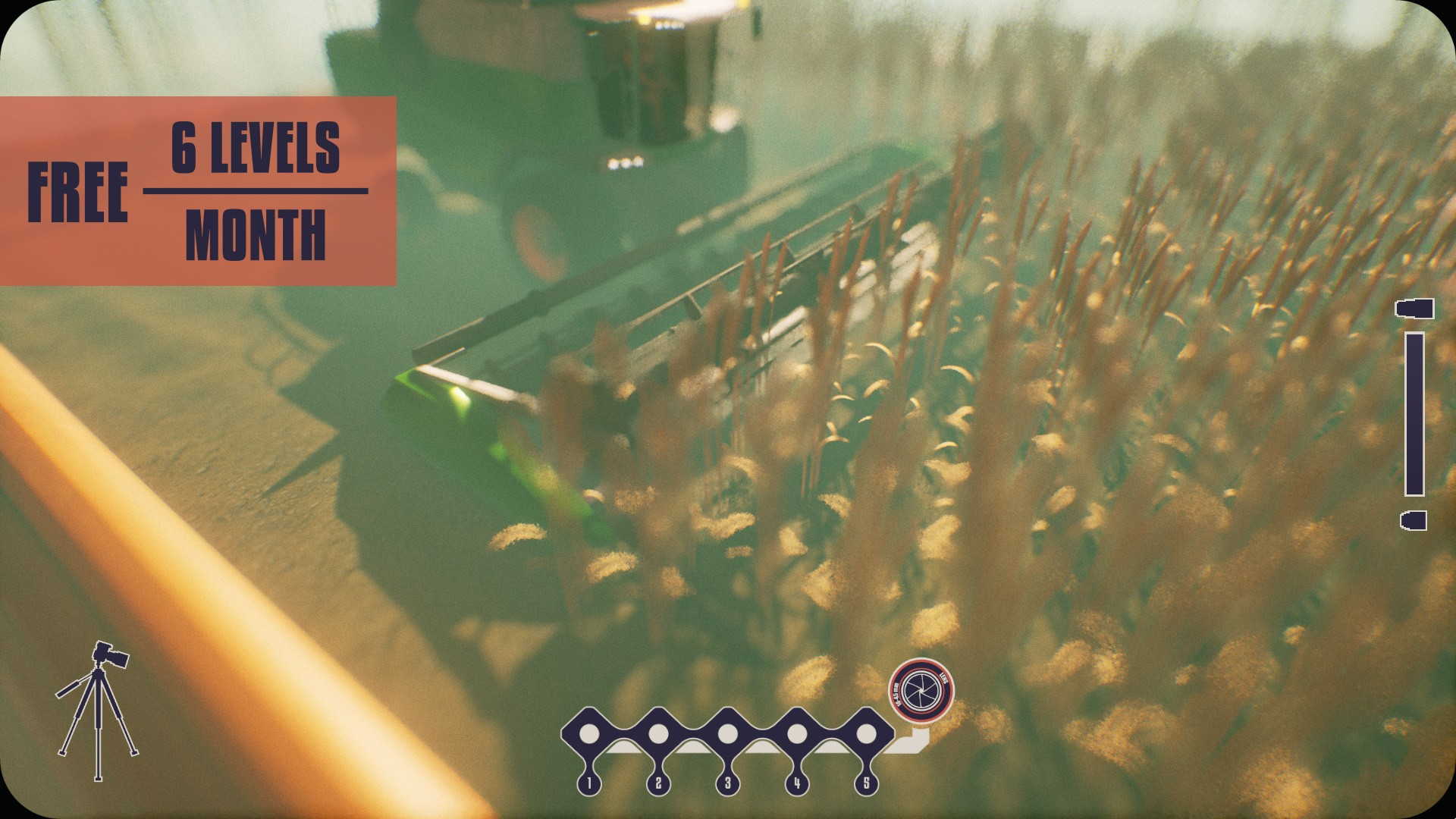Click the long lens icon above zoom bar
This screenshot has width=1456, height=819.
[x=1414, y=309]
